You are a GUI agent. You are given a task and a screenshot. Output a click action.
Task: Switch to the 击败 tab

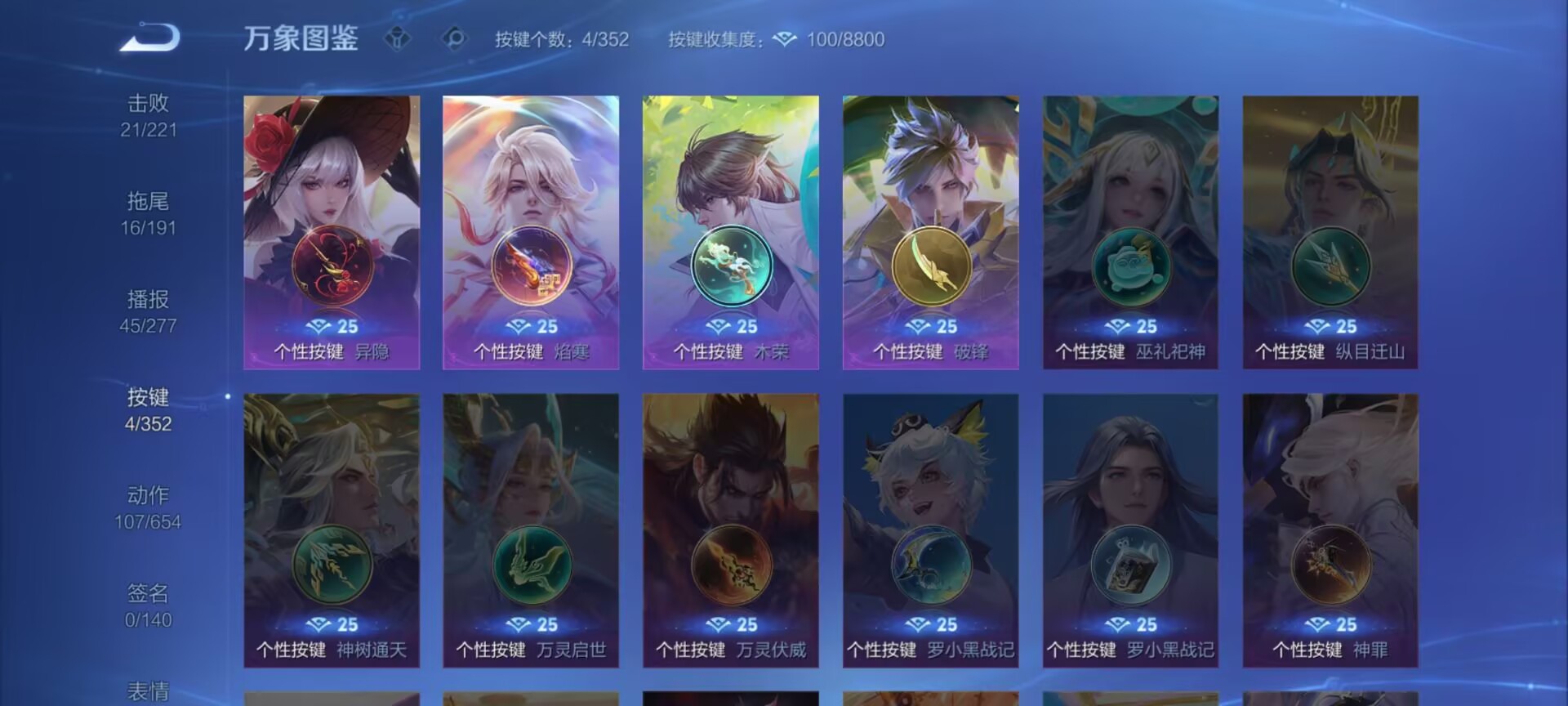(x=148, y=115)
